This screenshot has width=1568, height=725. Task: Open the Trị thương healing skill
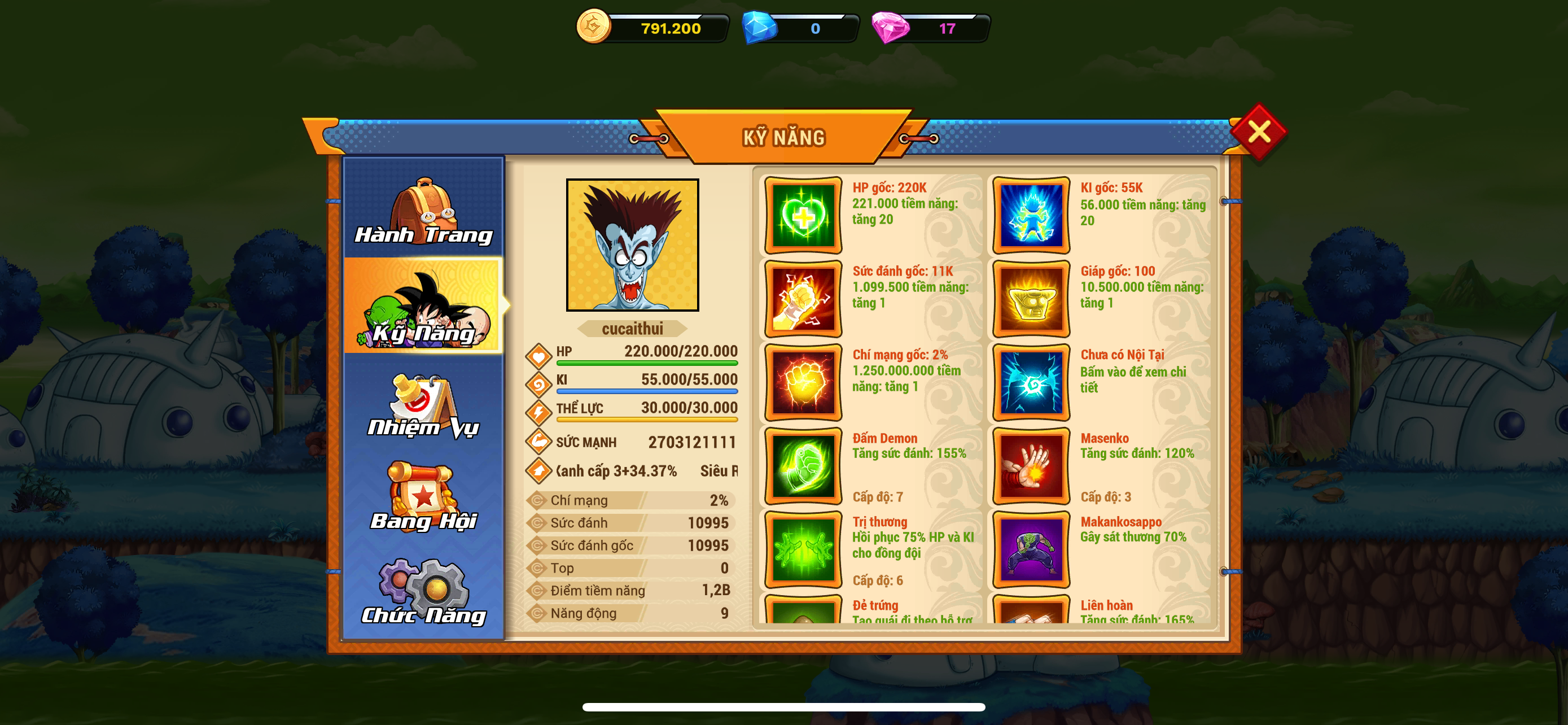coord(803,550)
